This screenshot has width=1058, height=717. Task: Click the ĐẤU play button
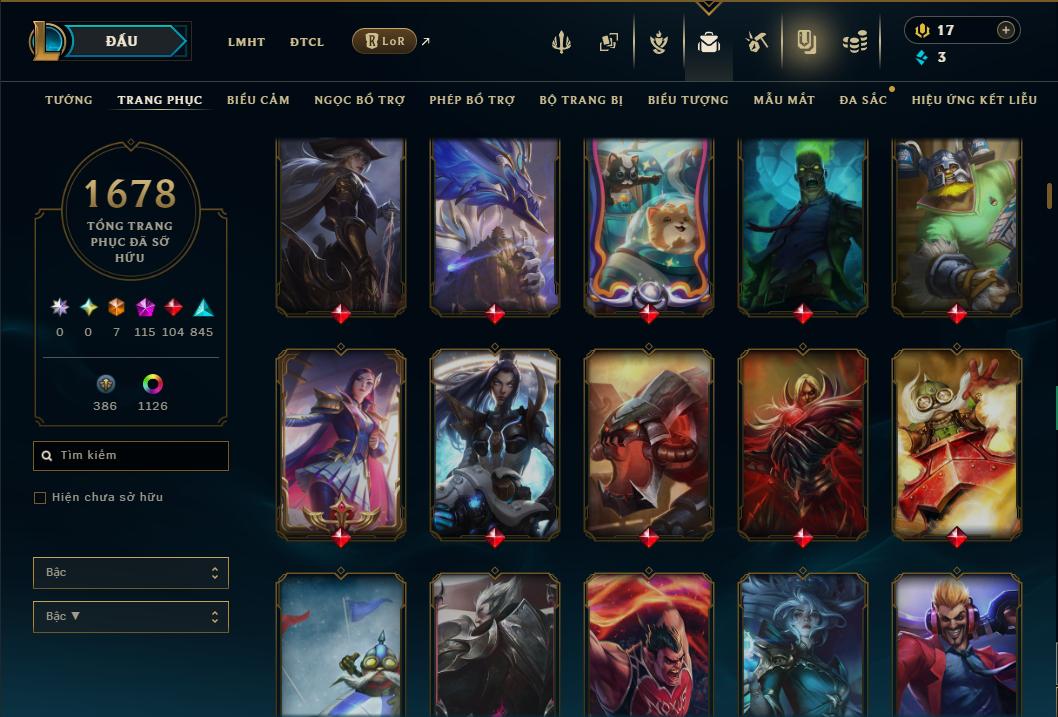(x=122, y=41)
